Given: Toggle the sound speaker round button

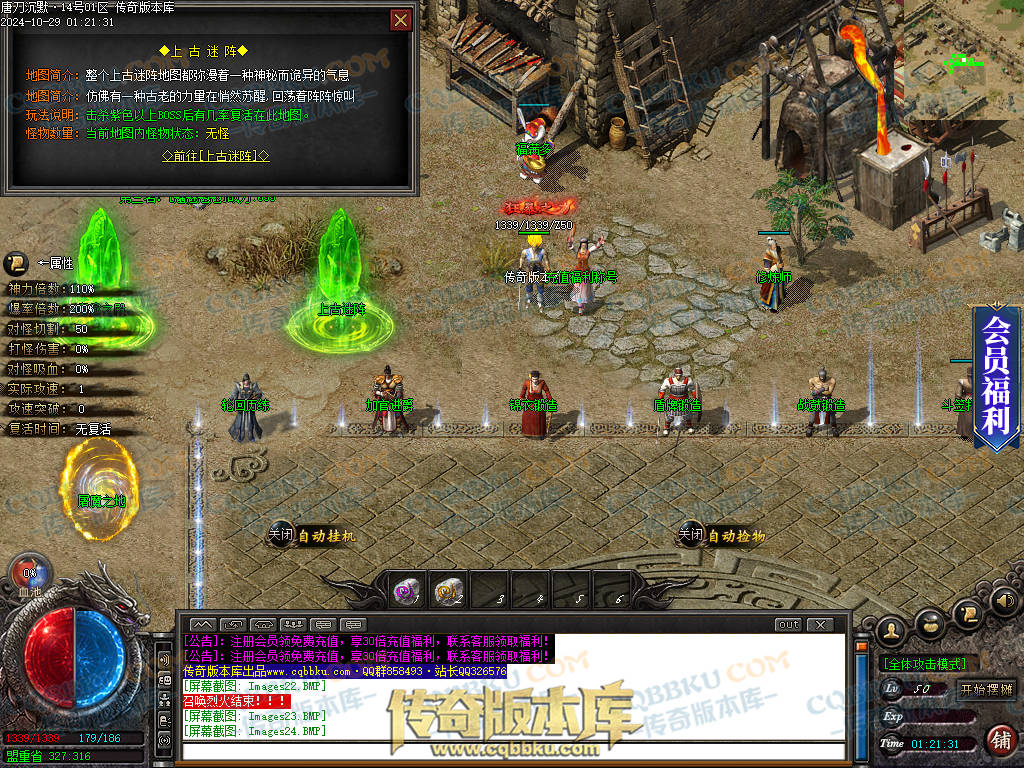Looking at the screenshot, I should tap(1006, 600).
